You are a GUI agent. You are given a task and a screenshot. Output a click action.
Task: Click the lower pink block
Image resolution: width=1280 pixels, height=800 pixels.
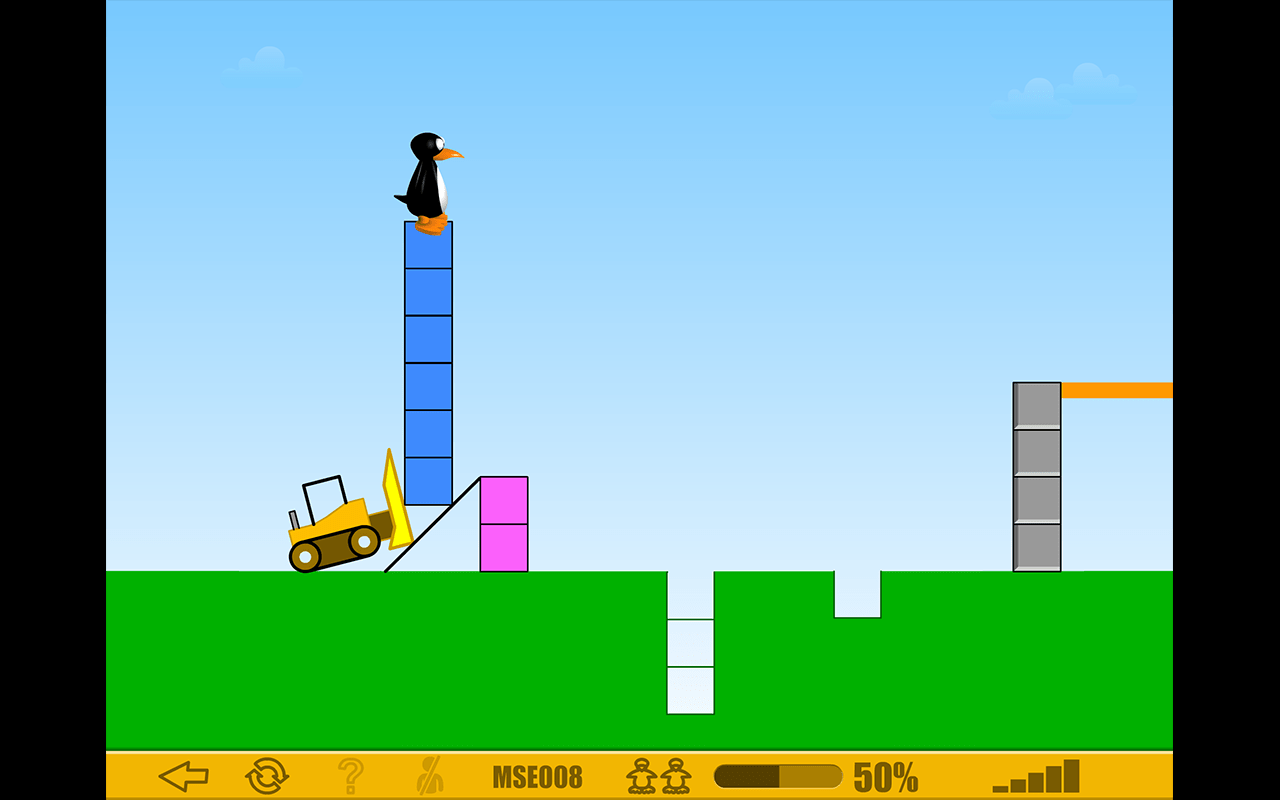[504, 547]
